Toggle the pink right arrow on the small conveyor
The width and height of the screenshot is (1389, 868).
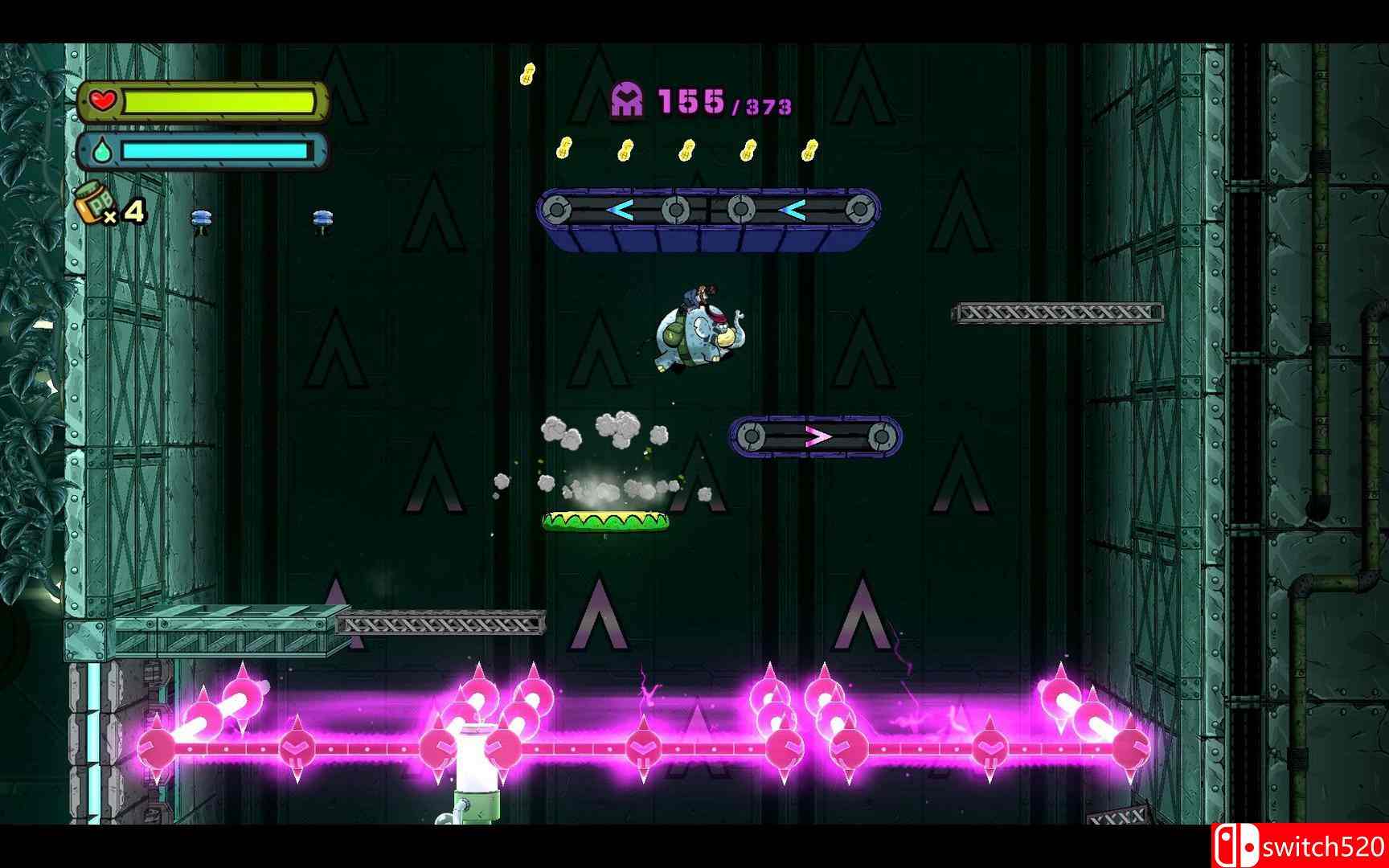816,436
